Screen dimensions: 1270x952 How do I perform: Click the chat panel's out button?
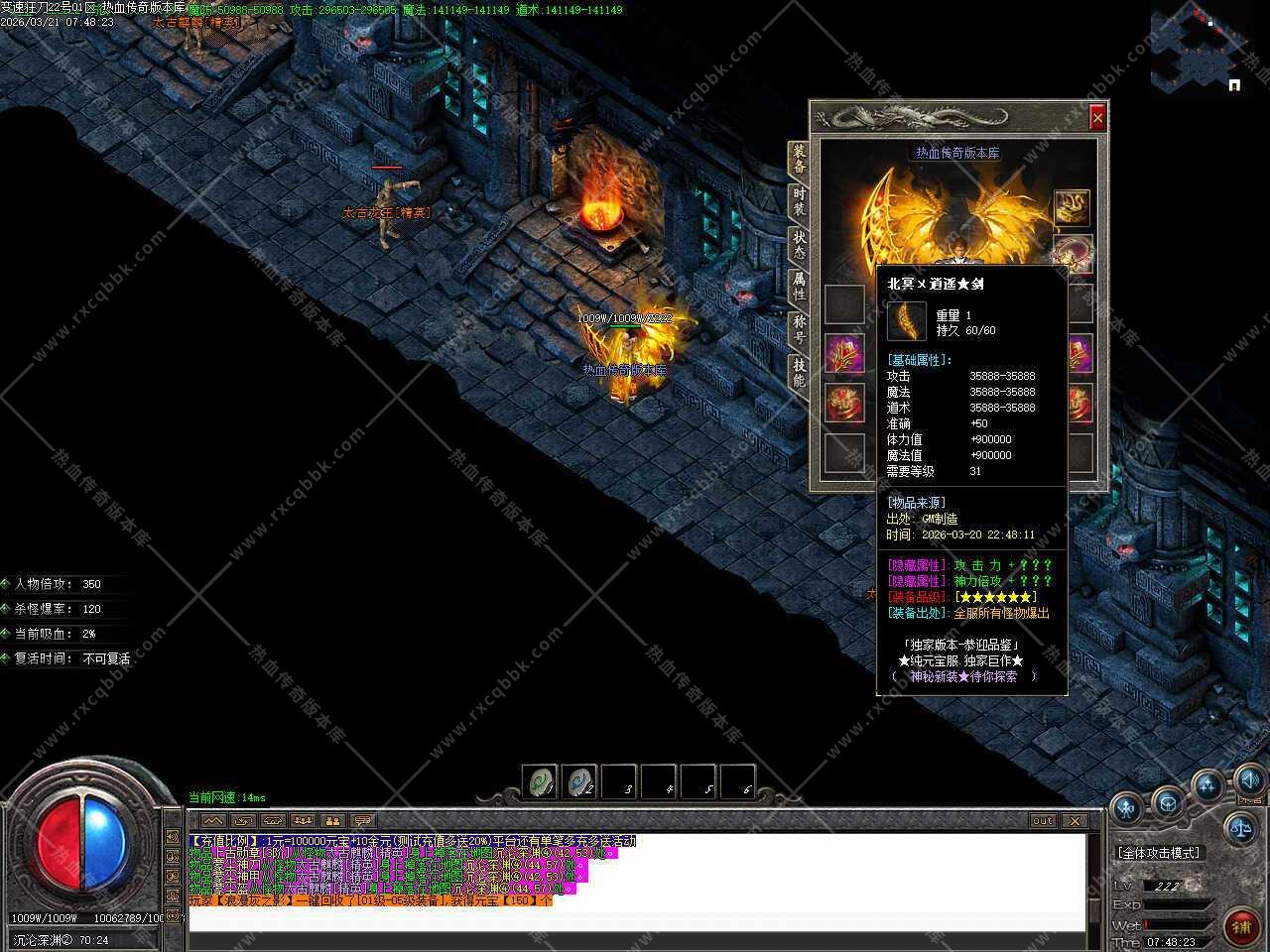1042,821
